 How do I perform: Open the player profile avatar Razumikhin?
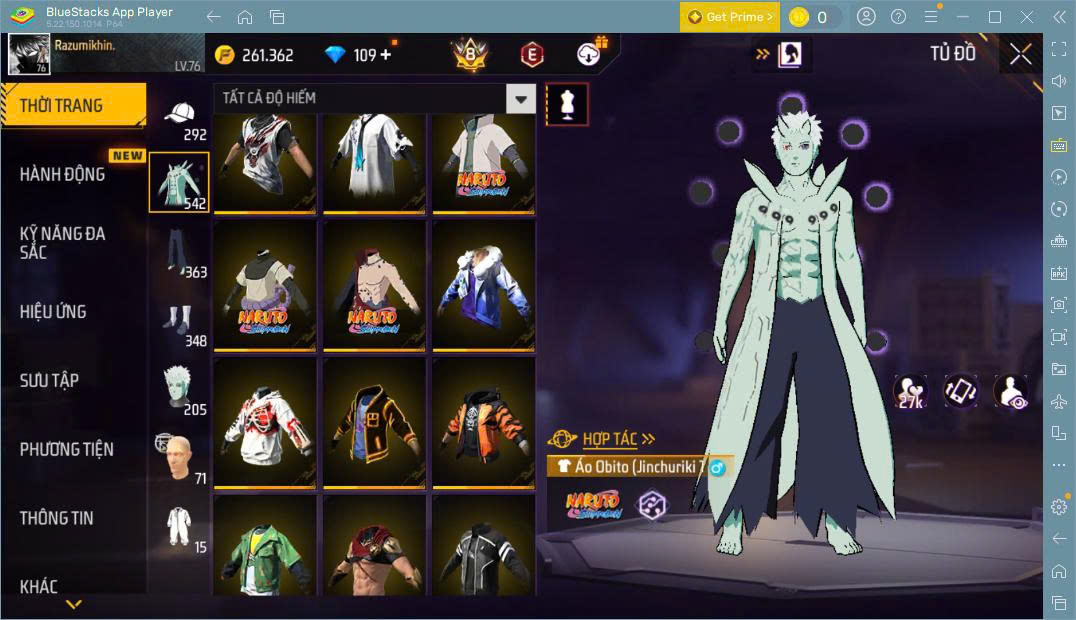click(29, 54)
